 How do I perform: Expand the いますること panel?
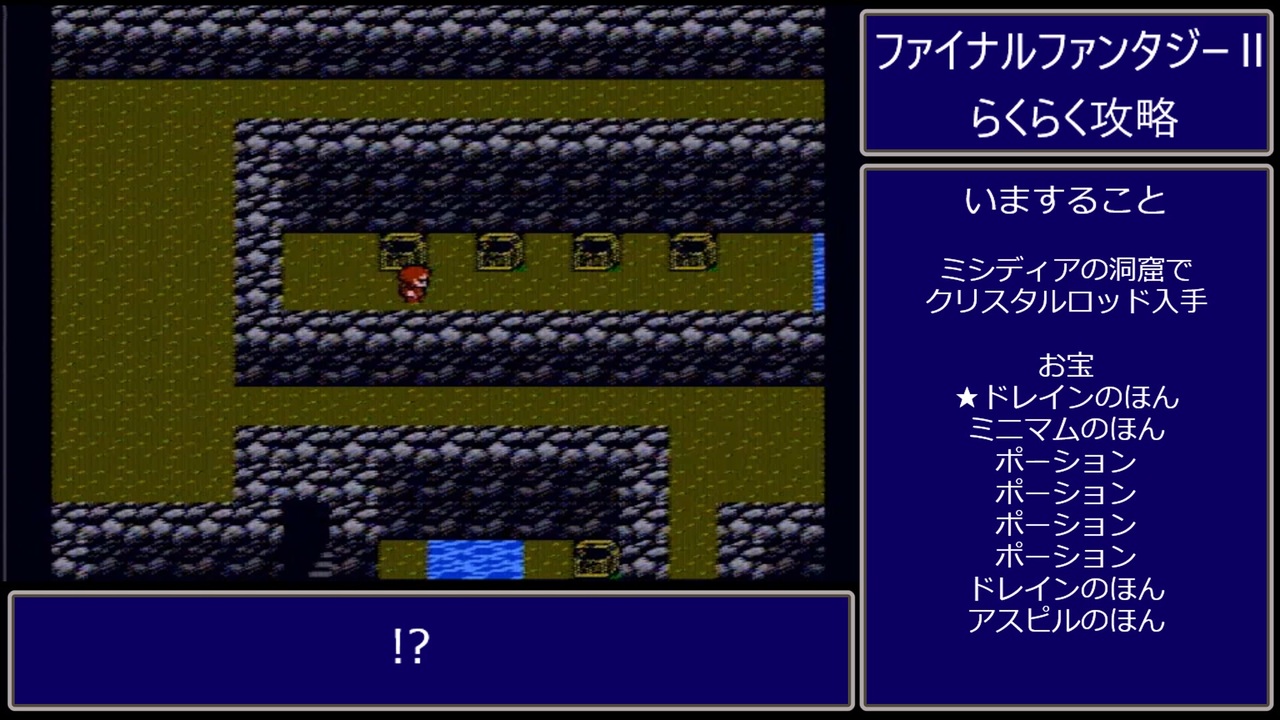pyautogui.click(x=1066, y=198)
